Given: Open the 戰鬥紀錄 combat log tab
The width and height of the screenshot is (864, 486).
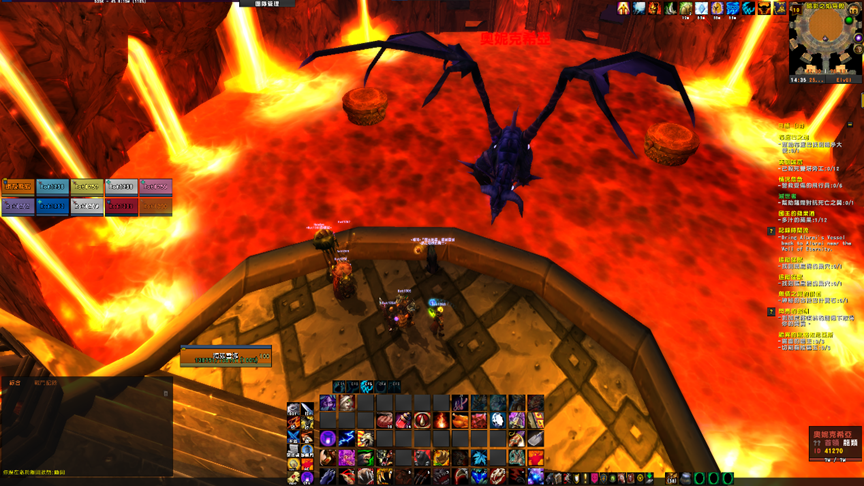Looking at the screenshot, I should click(x=46, y=382).
